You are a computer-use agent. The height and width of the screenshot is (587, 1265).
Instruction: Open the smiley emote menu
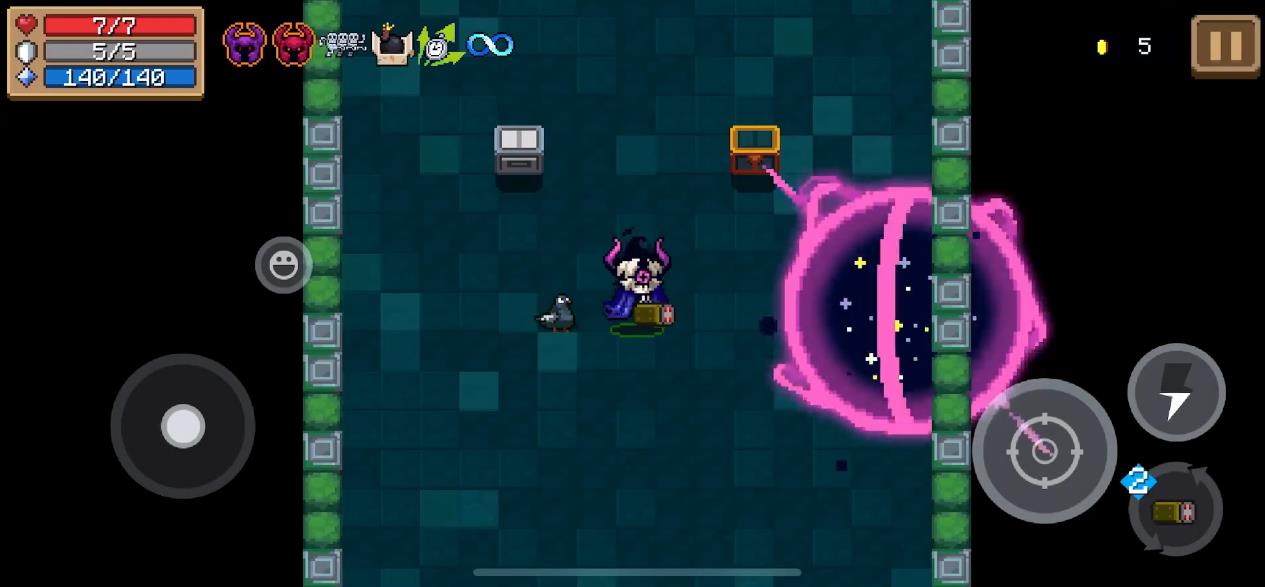[x=283, y=265]
